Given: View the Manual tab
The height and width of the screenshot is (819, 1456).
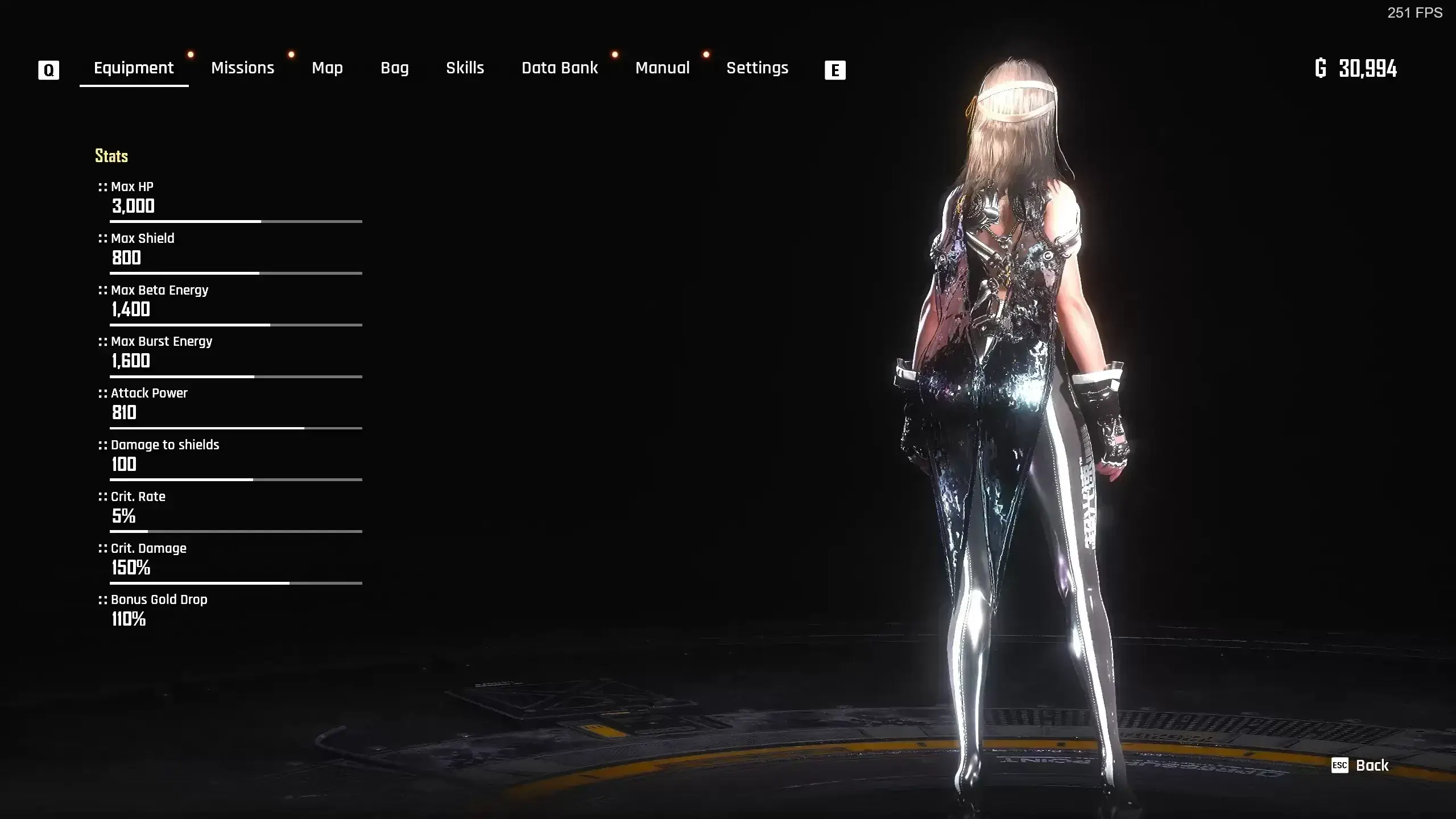Looking at the screenshot, I should click(662, 68).
